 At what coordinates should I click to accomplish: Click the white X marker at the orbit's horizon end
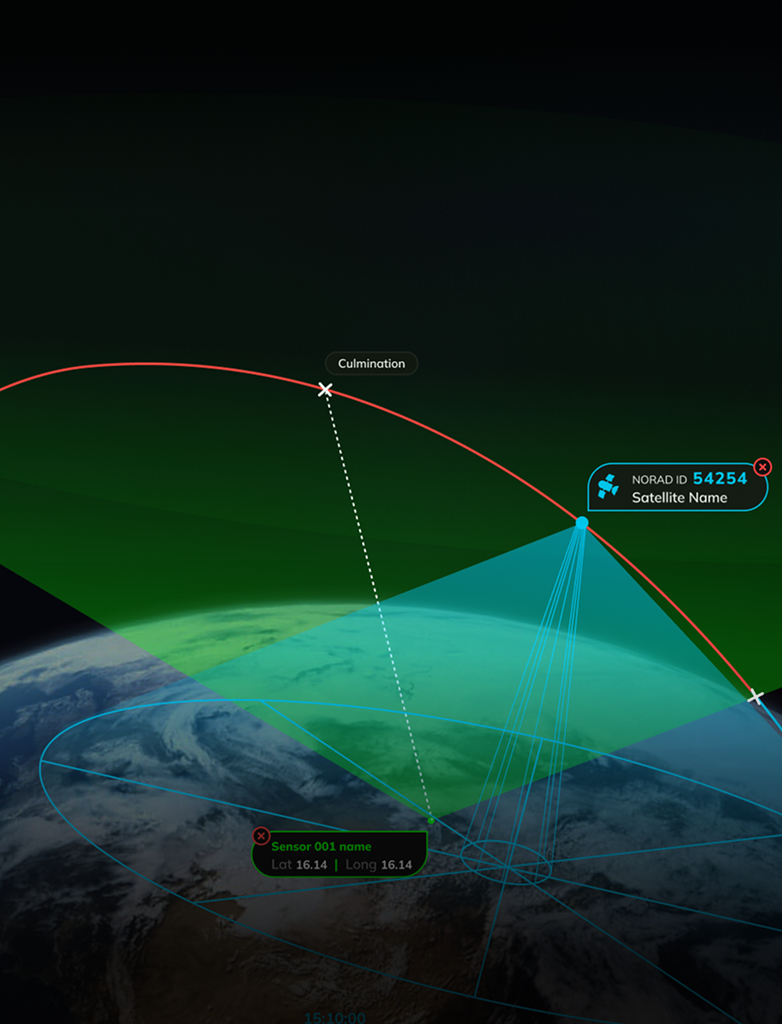point(756,697)
